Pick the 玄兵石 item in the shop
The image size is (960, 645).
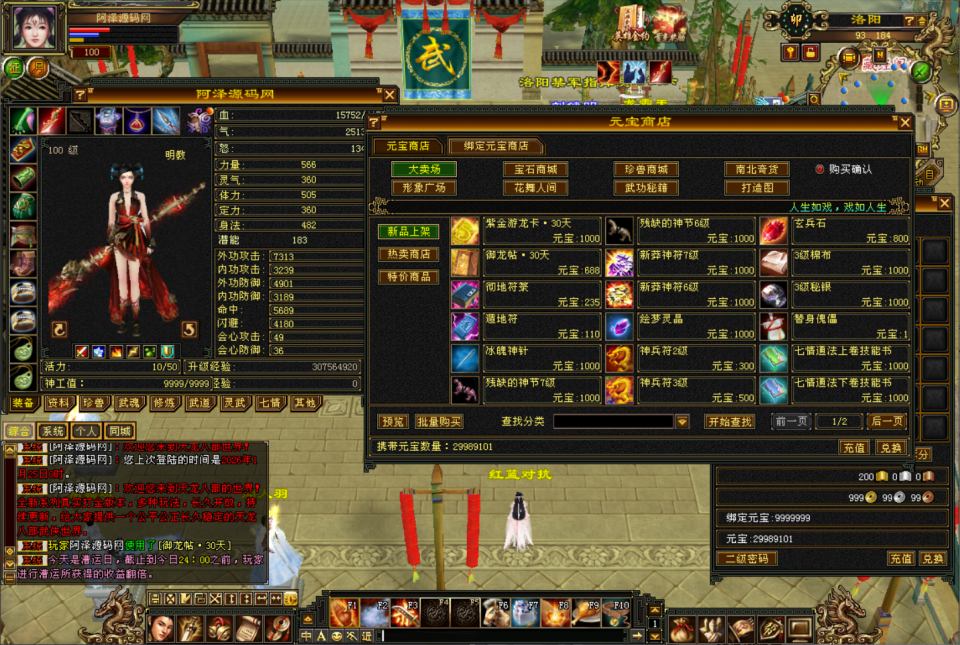pos(834,231)
